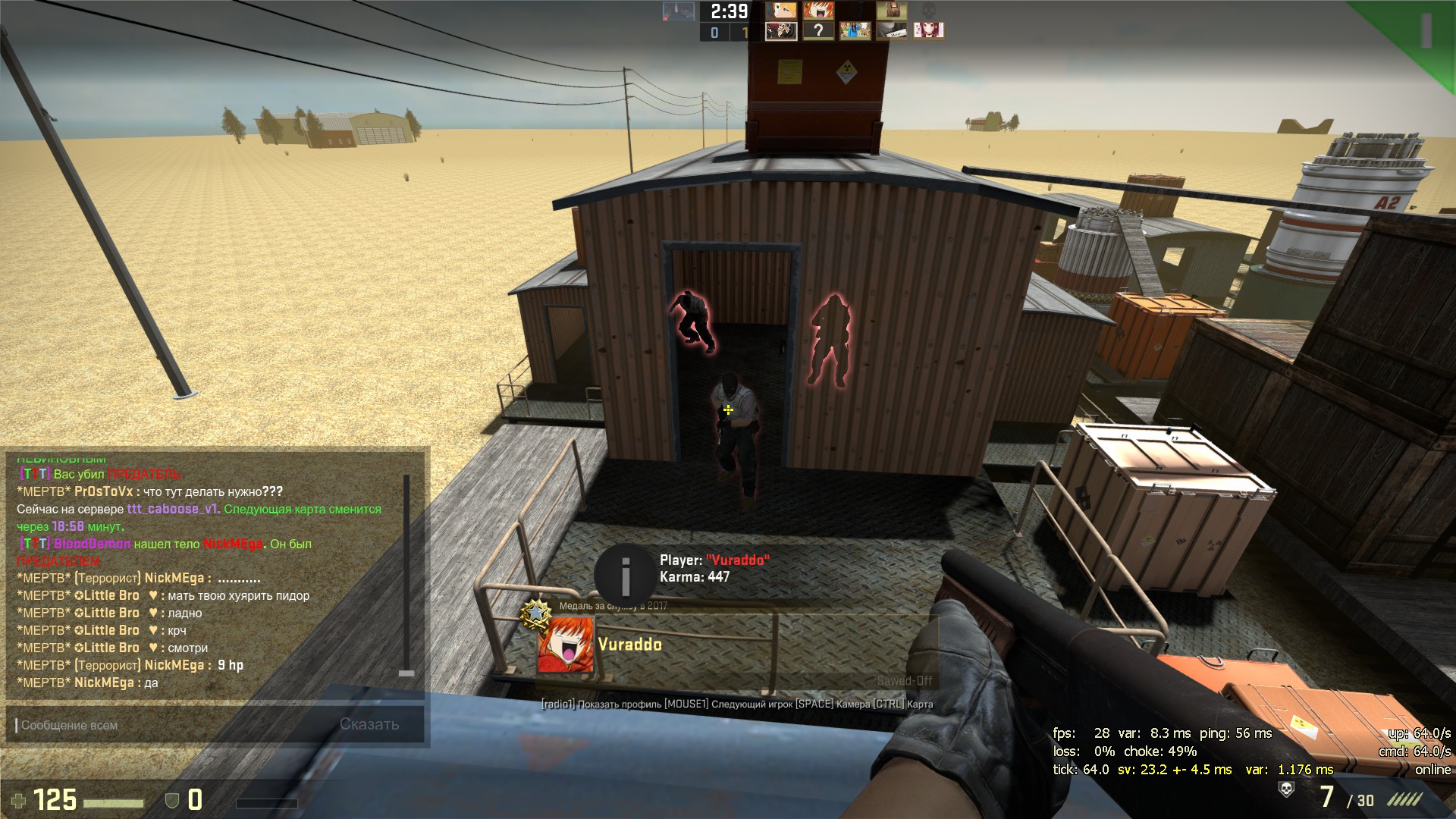Image resolution: width=1456 pixels, height=819 pixels.
Task: Pick the brown bear player avatar
Action: (x=892, y=11)
